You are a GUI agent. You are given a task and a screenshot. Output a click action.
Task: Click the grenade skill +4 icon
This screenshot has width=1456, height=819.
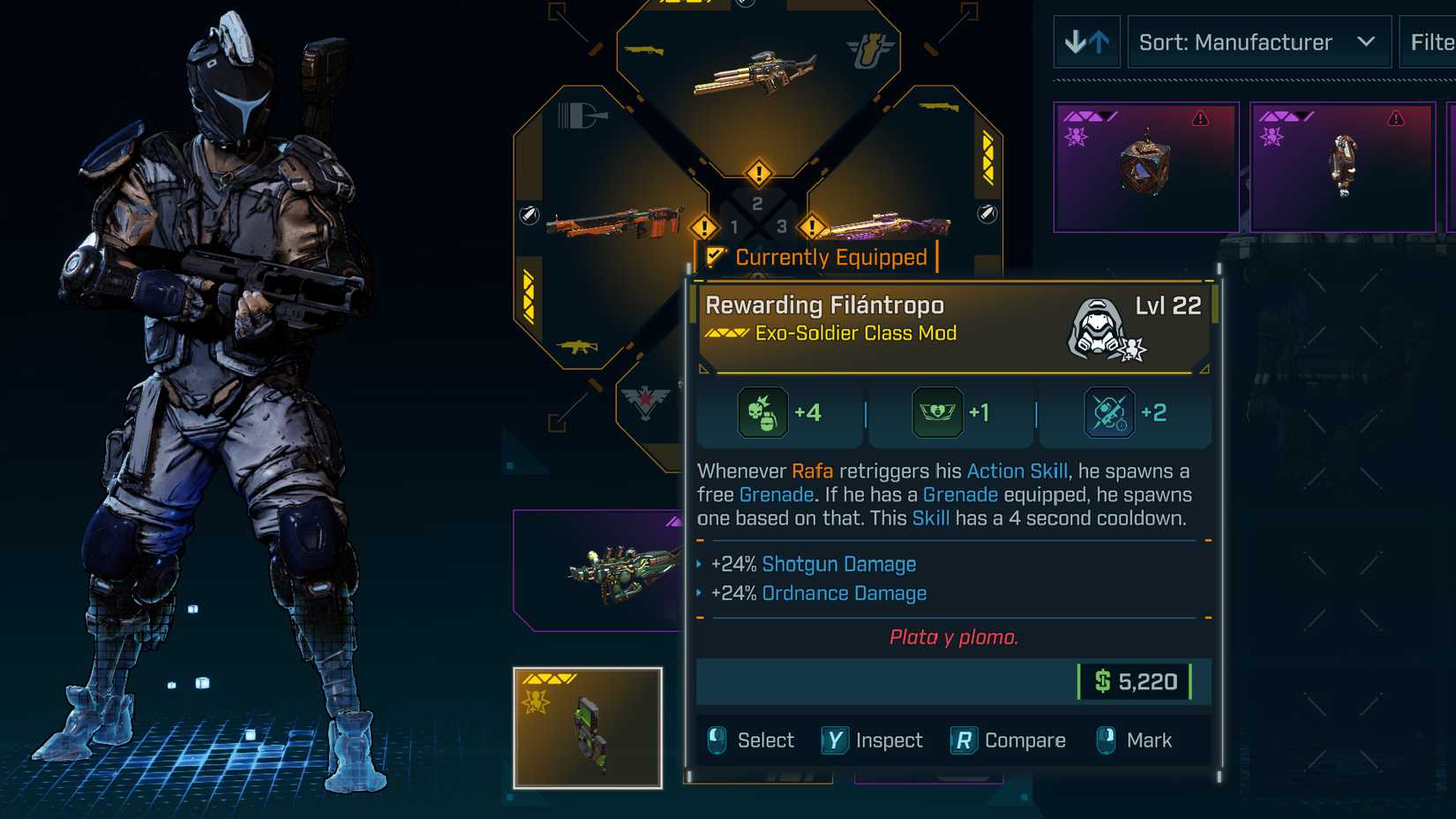click(761, 412)
